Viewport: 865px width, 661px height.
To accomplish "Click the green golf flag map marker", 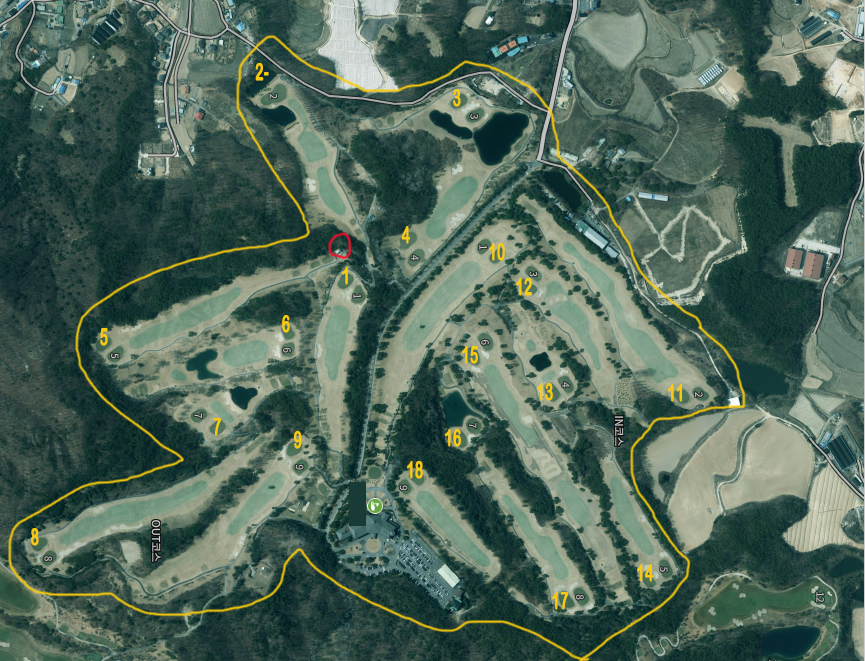I will pos(375,506).
